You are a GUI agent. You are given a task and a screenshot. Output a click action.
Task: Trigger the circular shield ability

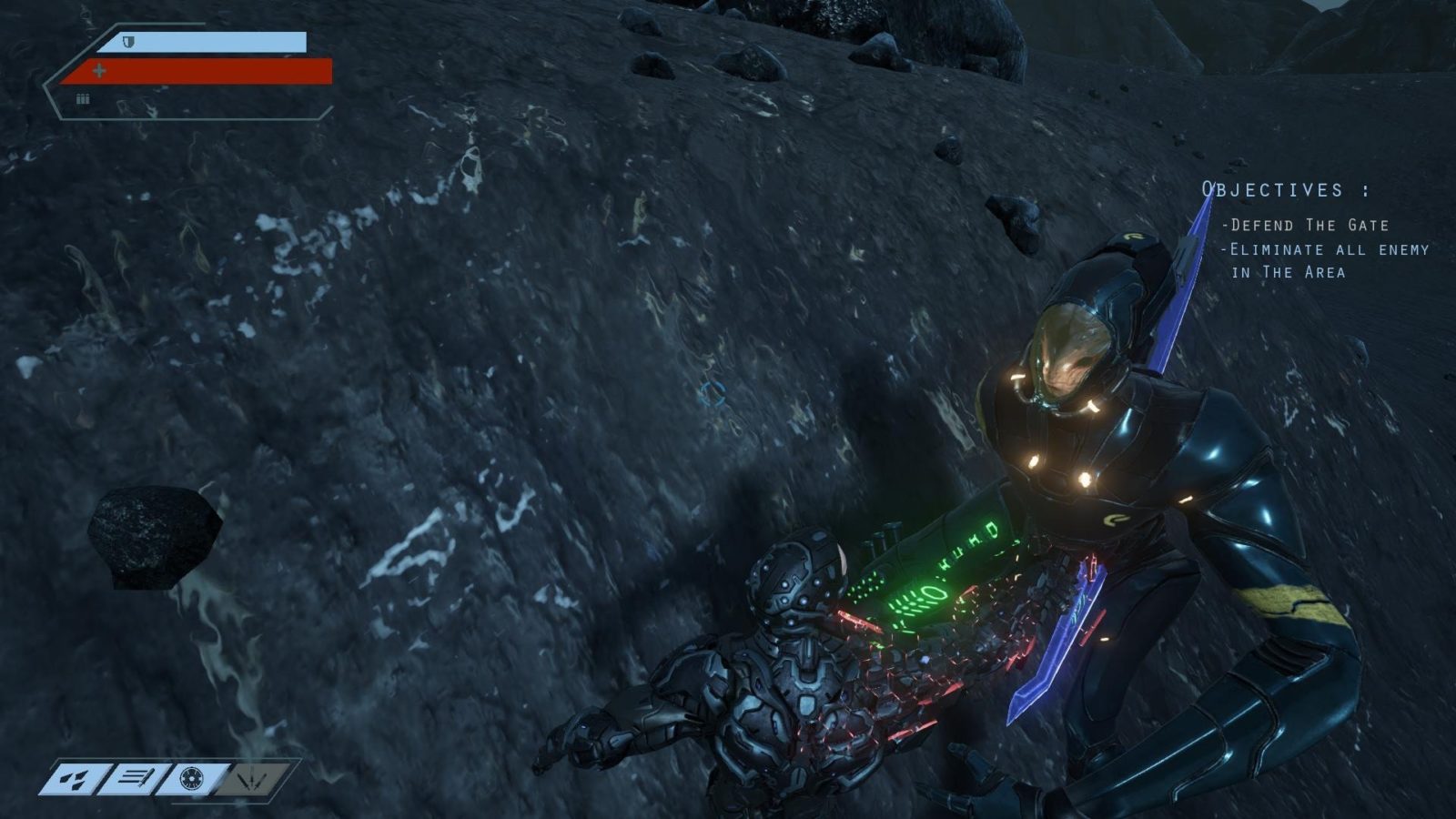click(x=191, y=778)
